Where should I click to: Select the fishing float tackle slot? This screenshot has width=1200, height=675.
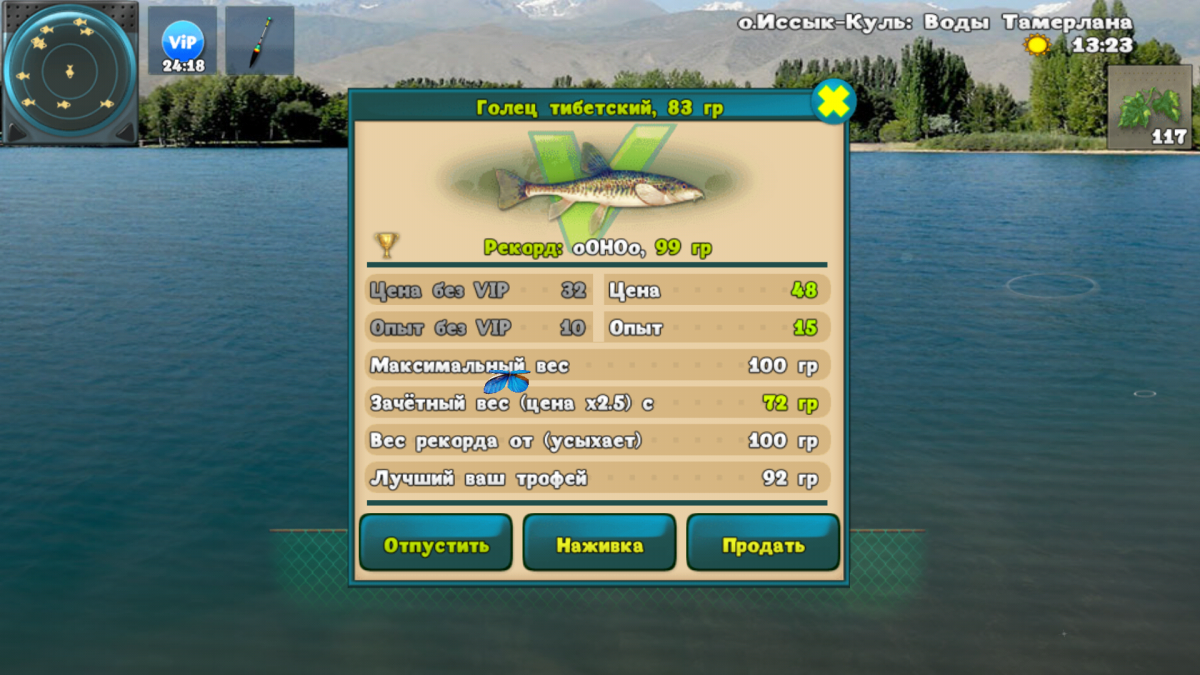pos(259,41)
